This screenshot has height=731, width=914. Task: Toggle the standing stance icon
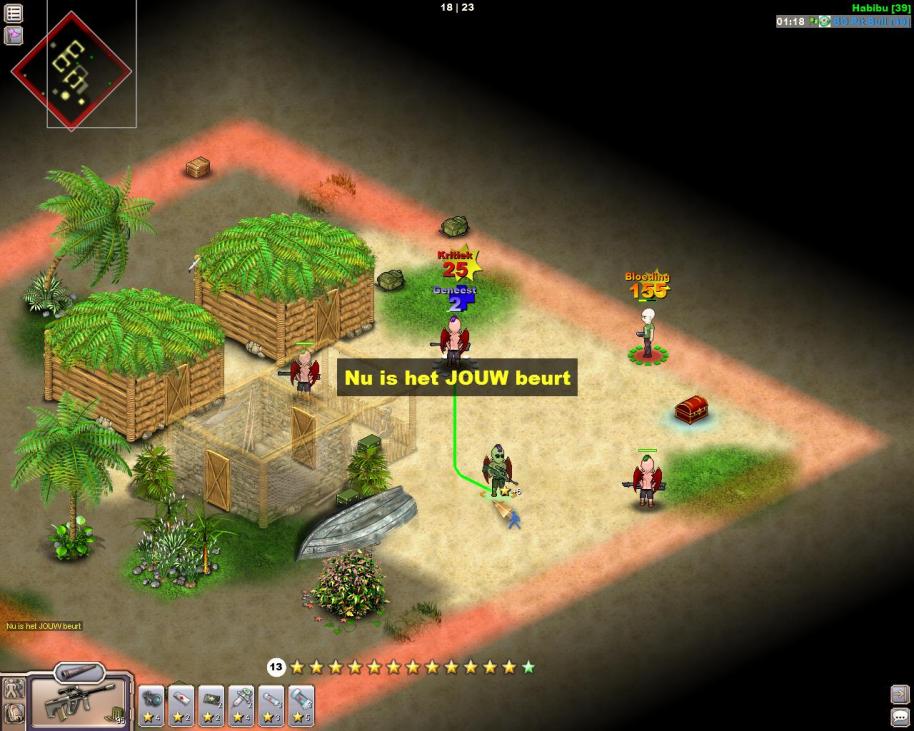tap(14, 689)
